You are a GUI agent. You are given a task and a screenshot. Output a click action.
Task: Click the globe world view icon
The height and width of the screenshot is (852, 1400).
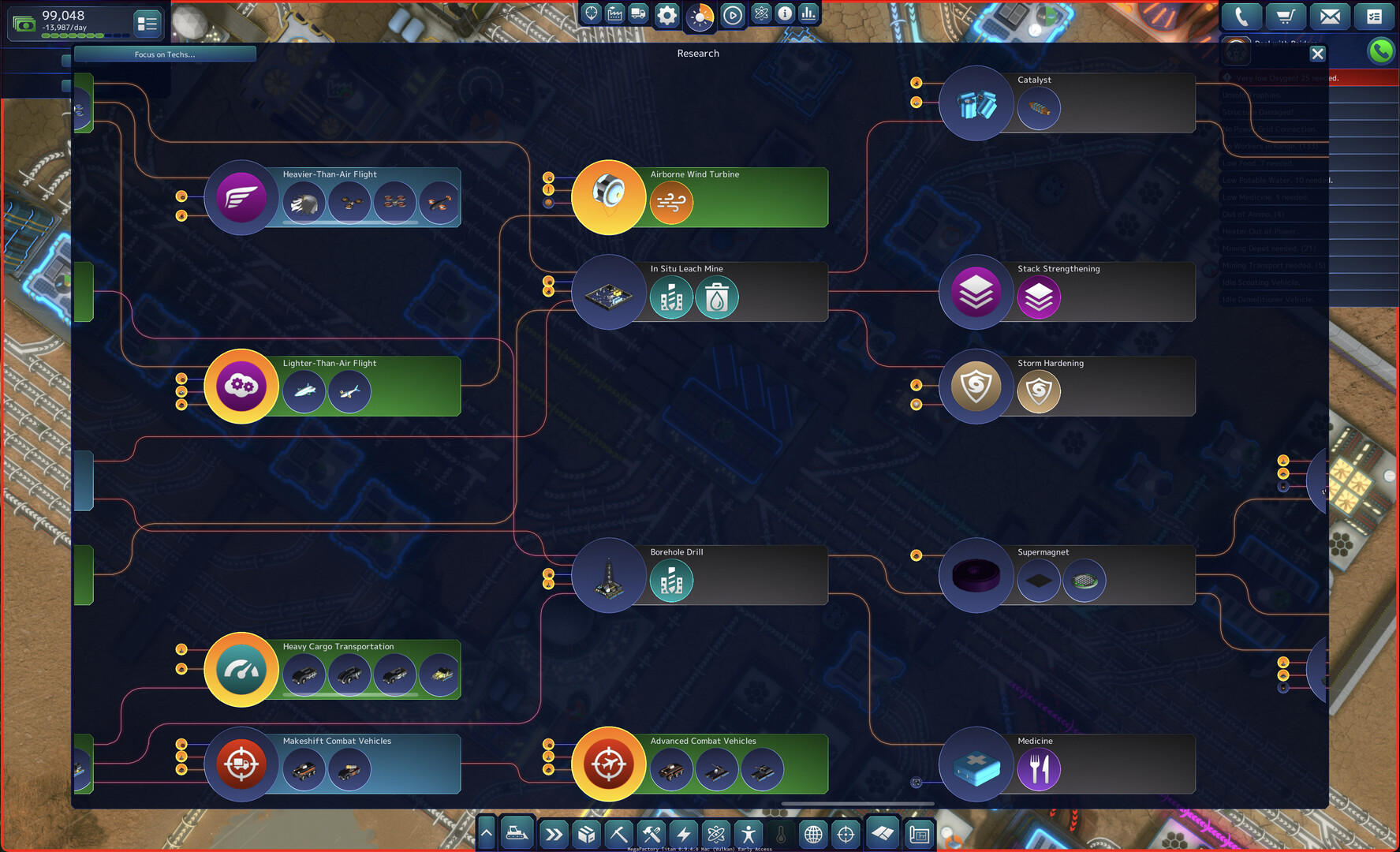point(813,833)
